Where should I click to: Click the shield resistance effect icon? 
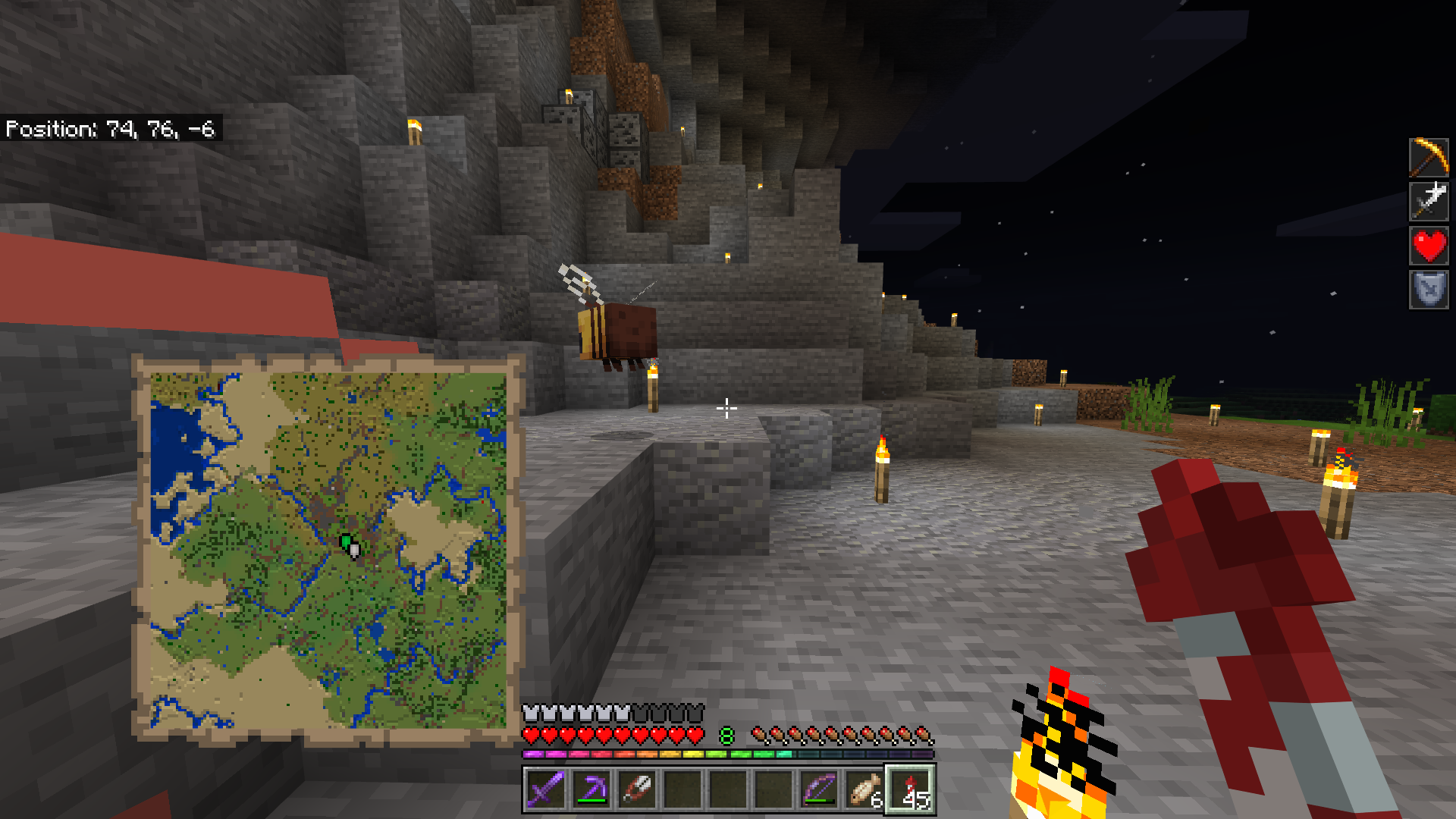[x=1429, y=290]
